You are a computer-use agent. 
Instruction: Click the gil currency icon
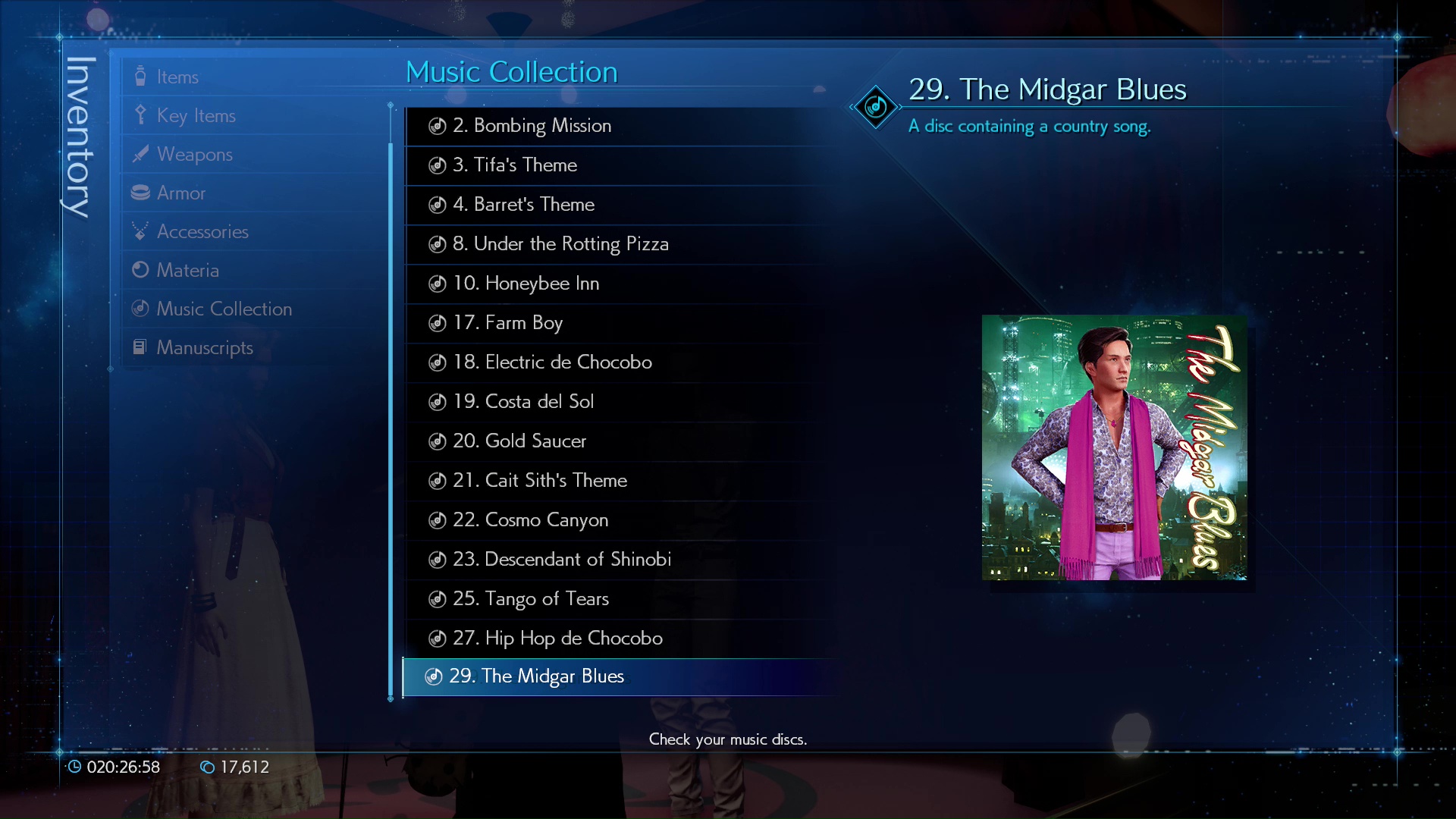click(x=207, y=767)
